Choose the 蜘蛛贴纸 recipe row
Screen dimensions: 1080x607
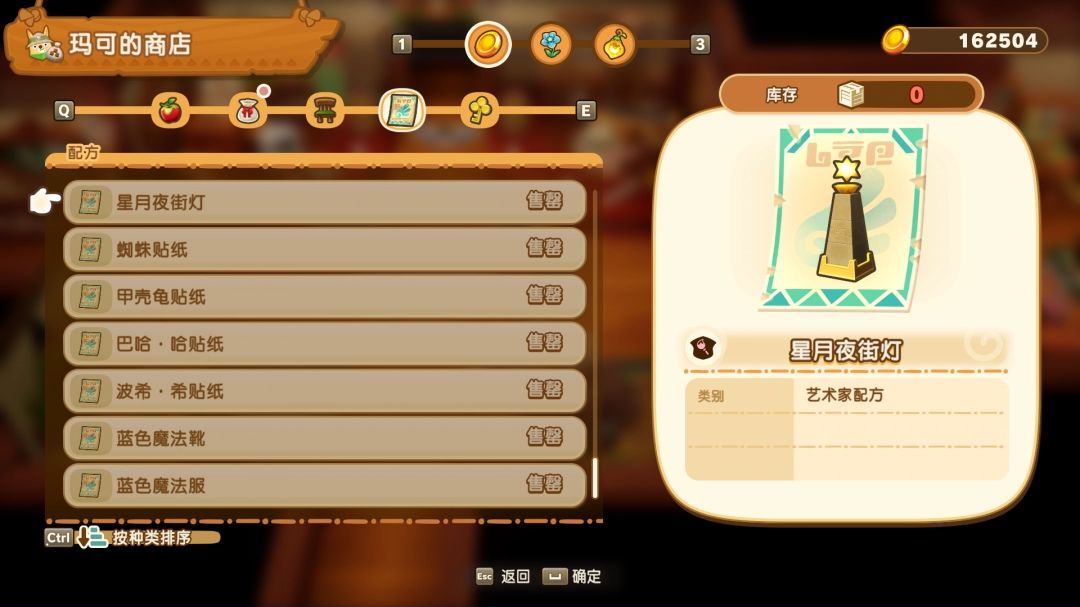pos(324,249)
